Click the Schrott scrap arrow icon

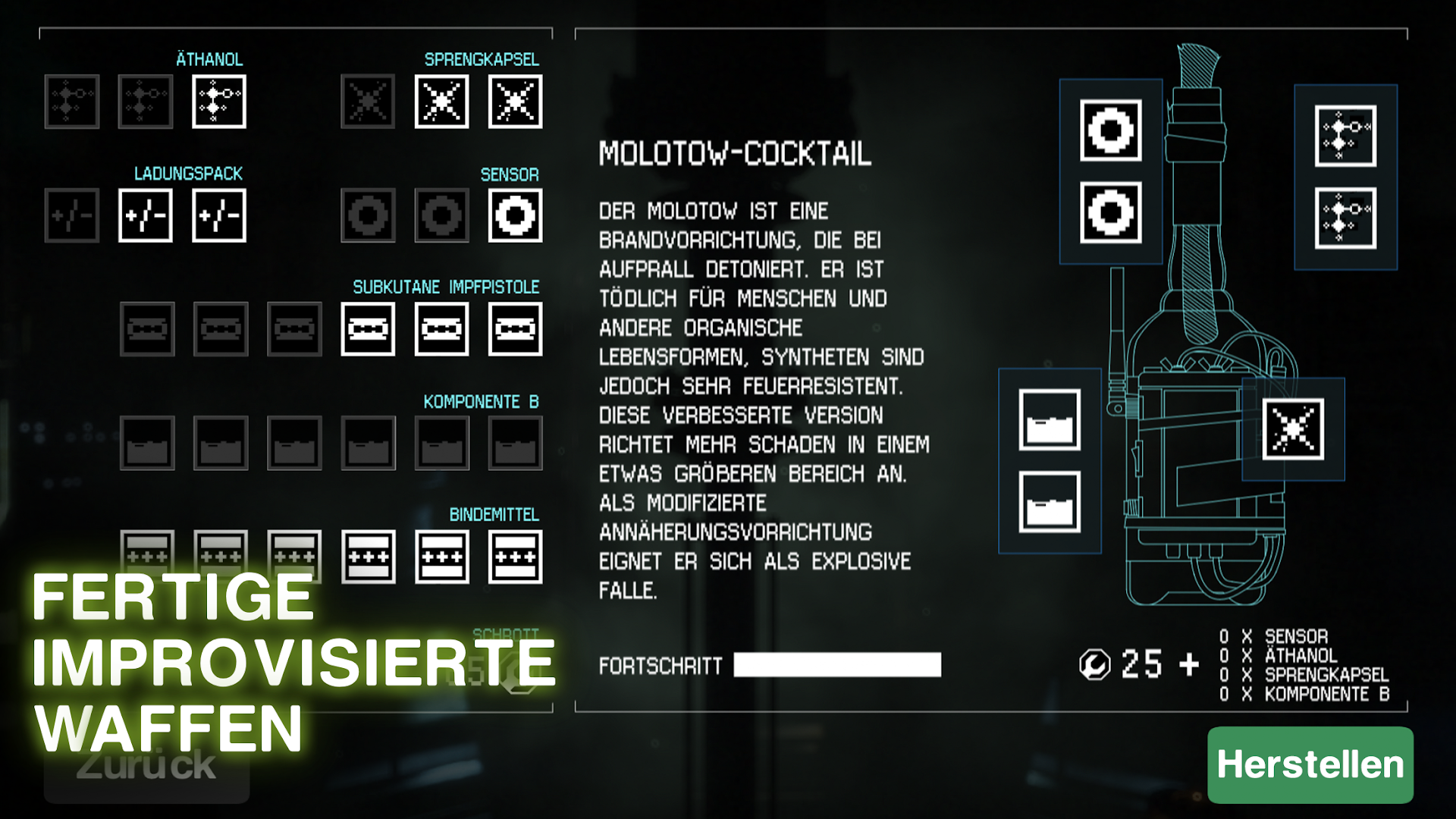516,671
